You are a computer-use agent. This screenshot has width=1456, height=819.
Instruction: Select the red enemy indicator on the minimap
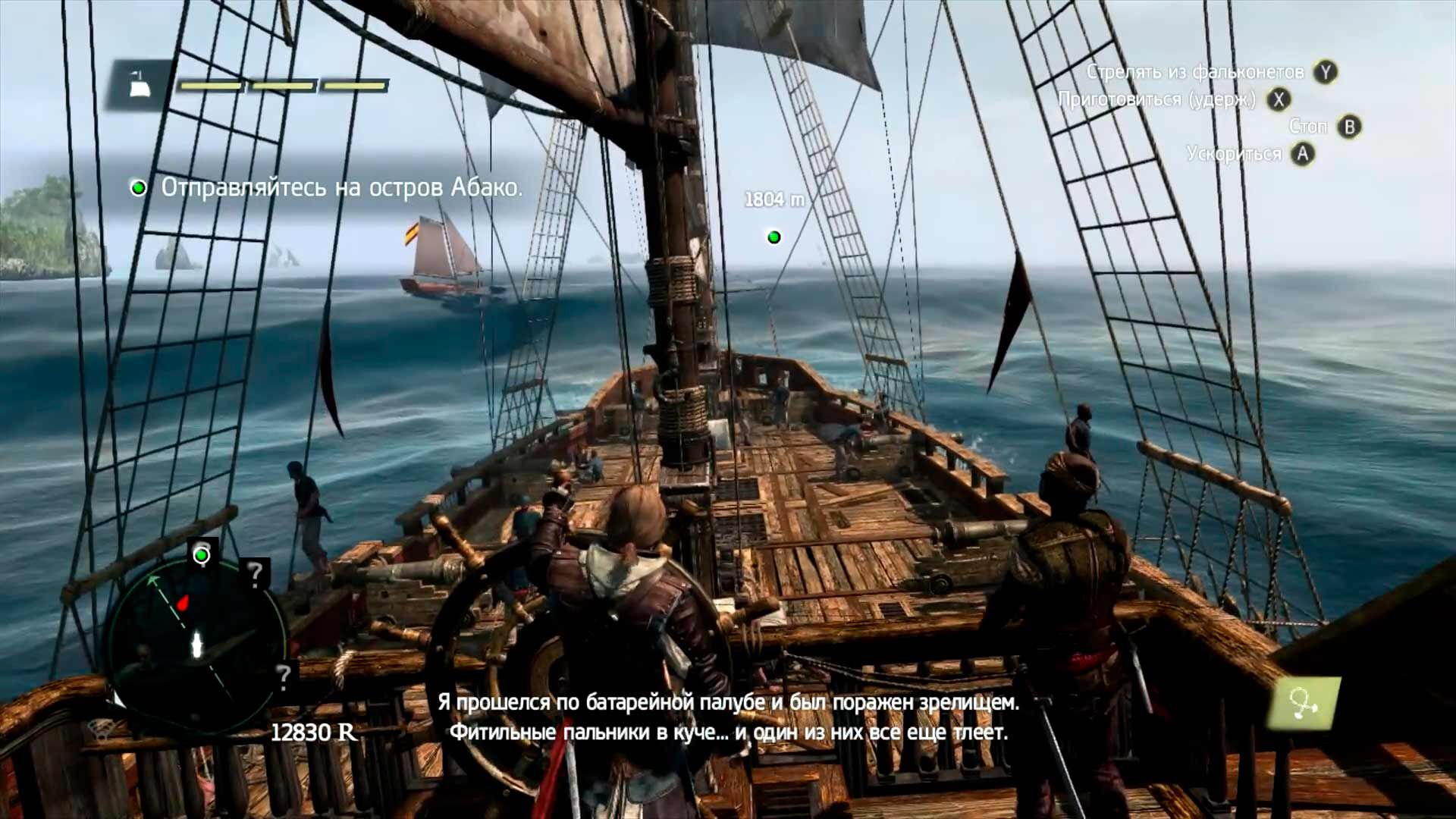(182, 604)
